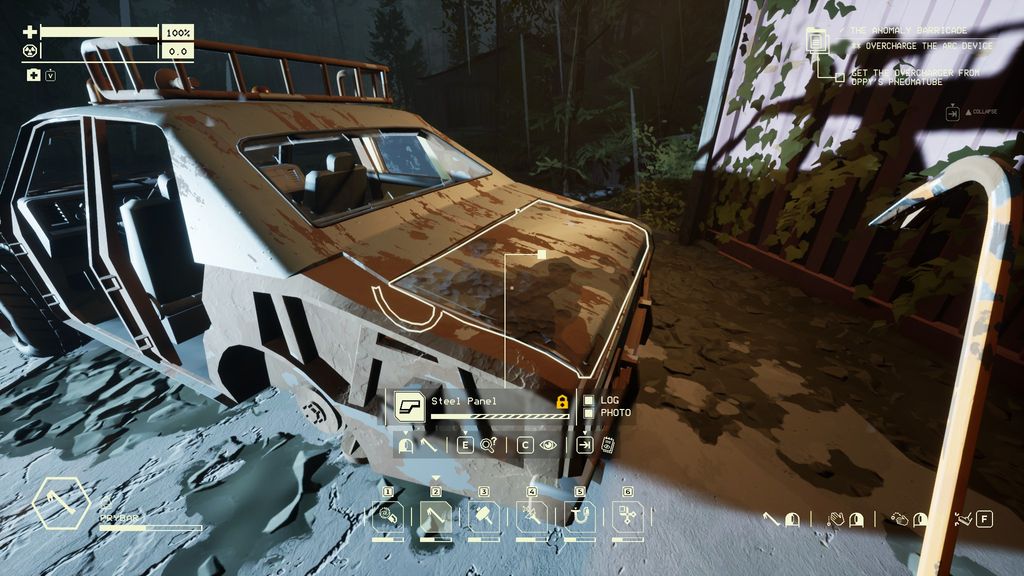Viewport: 1024px width, 576px height.
Task: Tick the PHOTO checkbox
Action: (x=589, y=412)
